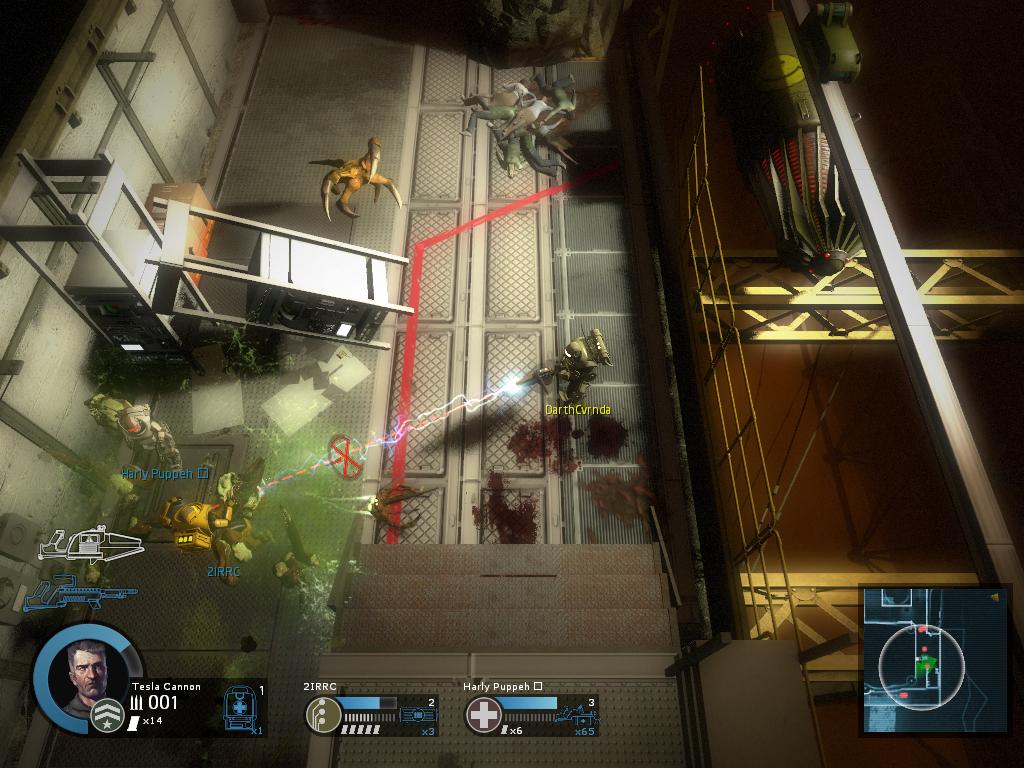Image resolution: width=1024 pixels, height=768 pixels.
Task: Click Harly Puppeh's weapon in slot 3
Action: click(579, 715)
